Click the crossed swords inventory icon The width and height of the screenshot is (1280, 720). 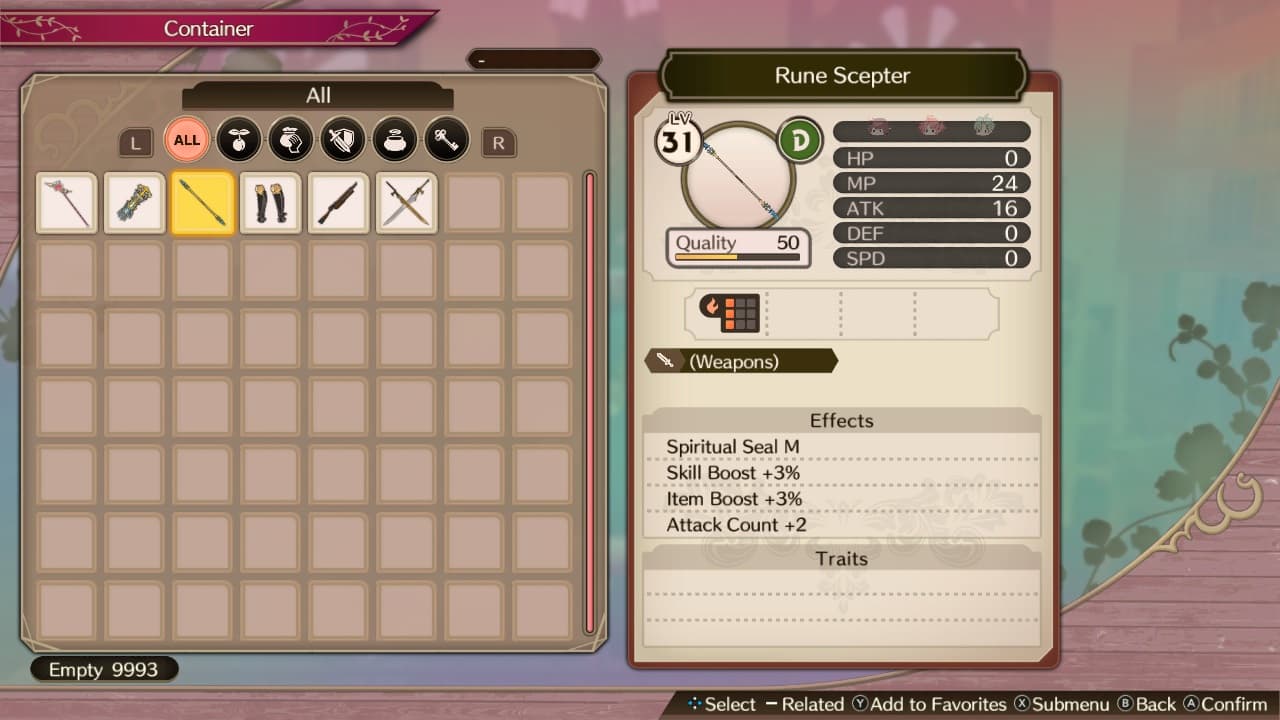tap(406, 202)
